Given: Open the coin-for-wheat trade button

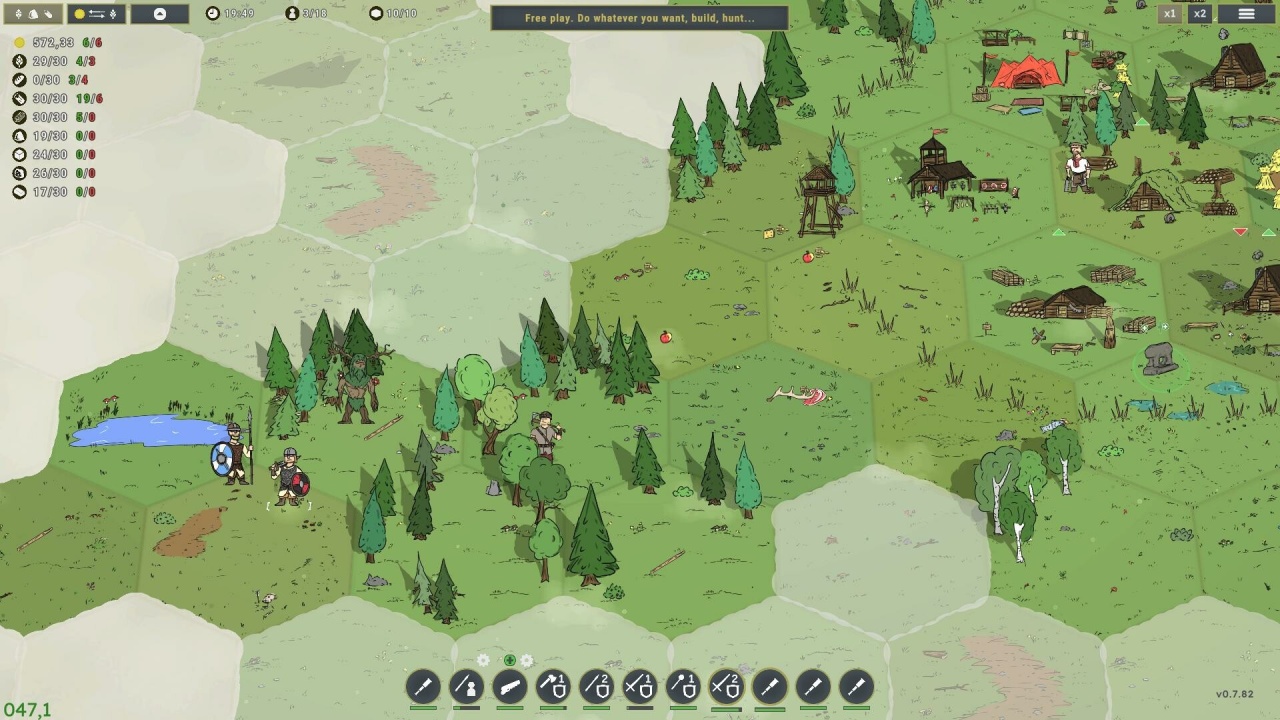Looking at the screenshot, I should tap(96, 14).
